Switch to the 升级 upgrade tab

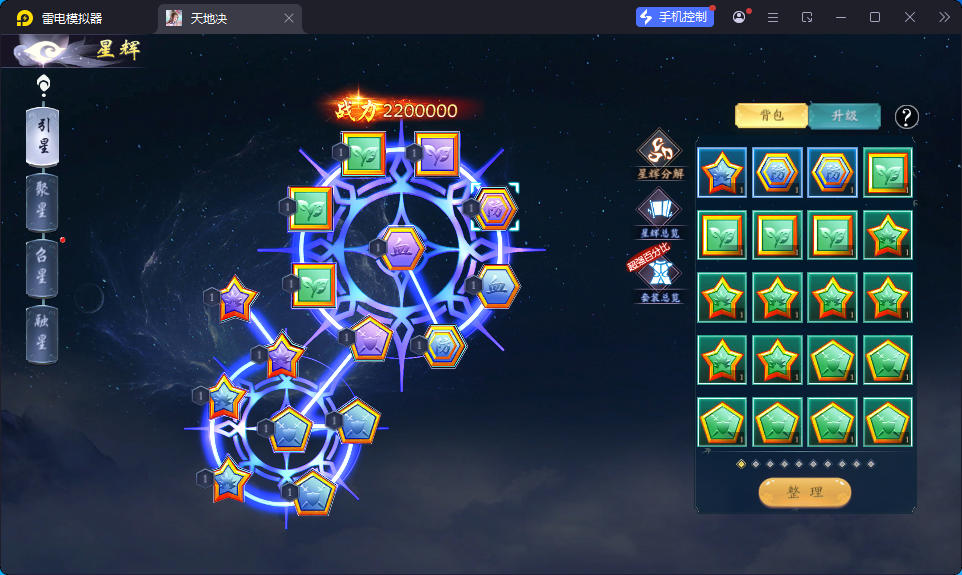[844, 116]
